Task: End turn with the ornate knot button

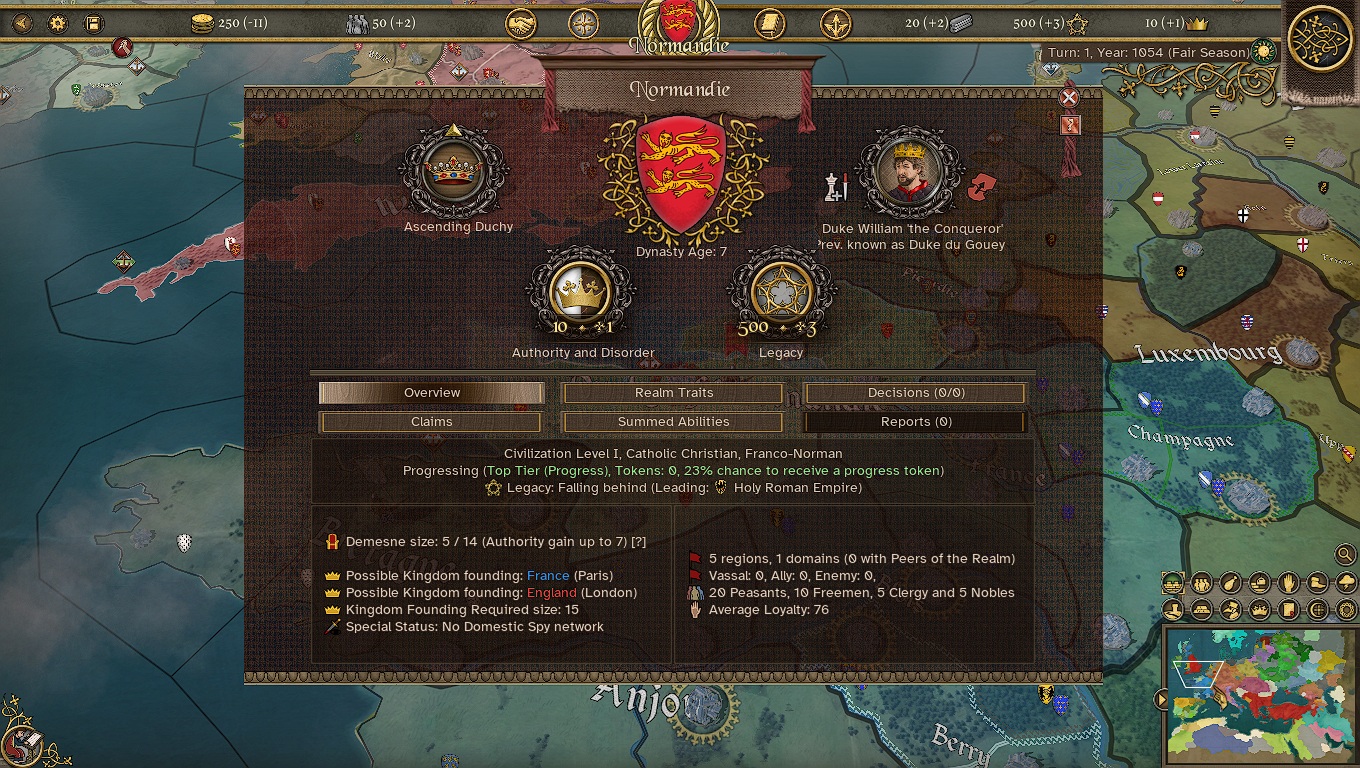Action: click(x=1320, y=40)
